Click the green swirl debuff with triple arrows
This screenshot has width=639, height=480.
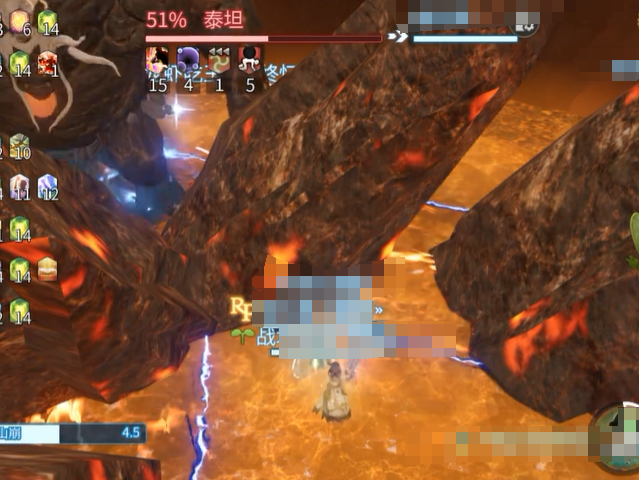coord(219,60)
